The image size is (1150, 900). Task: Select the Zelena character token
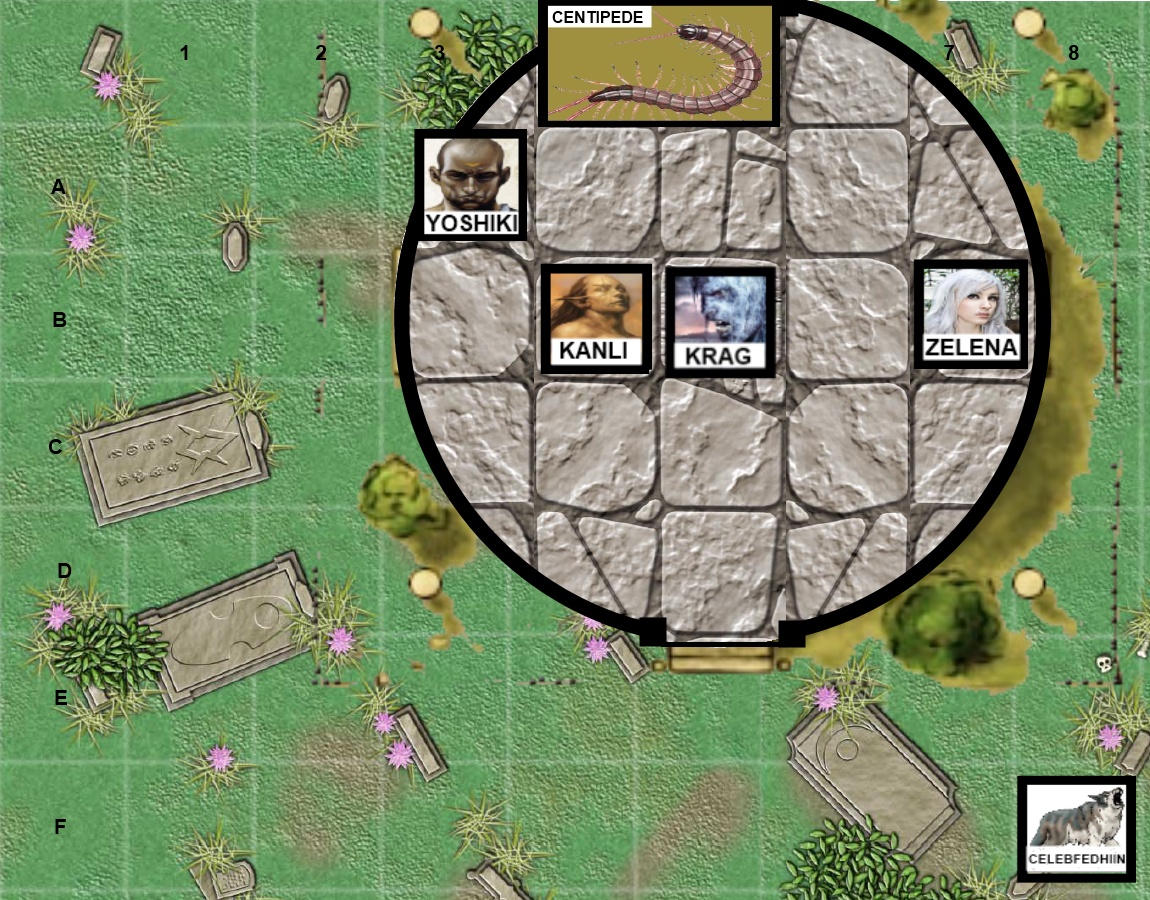click(x=971, y=313)
